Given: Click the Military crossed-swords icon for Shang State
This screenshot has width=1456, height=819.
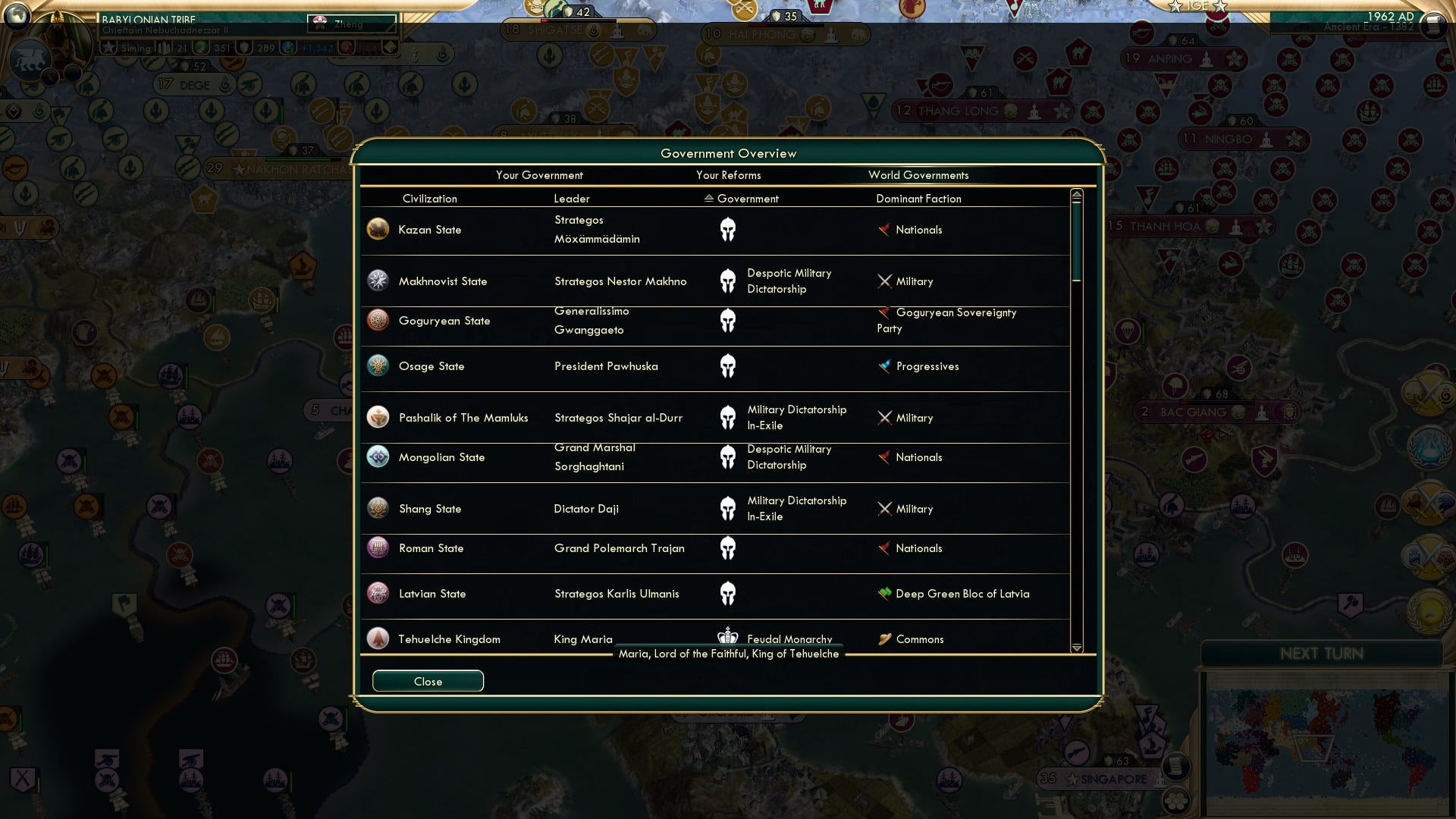Looking at the screenshot, I should click(884, 509).
